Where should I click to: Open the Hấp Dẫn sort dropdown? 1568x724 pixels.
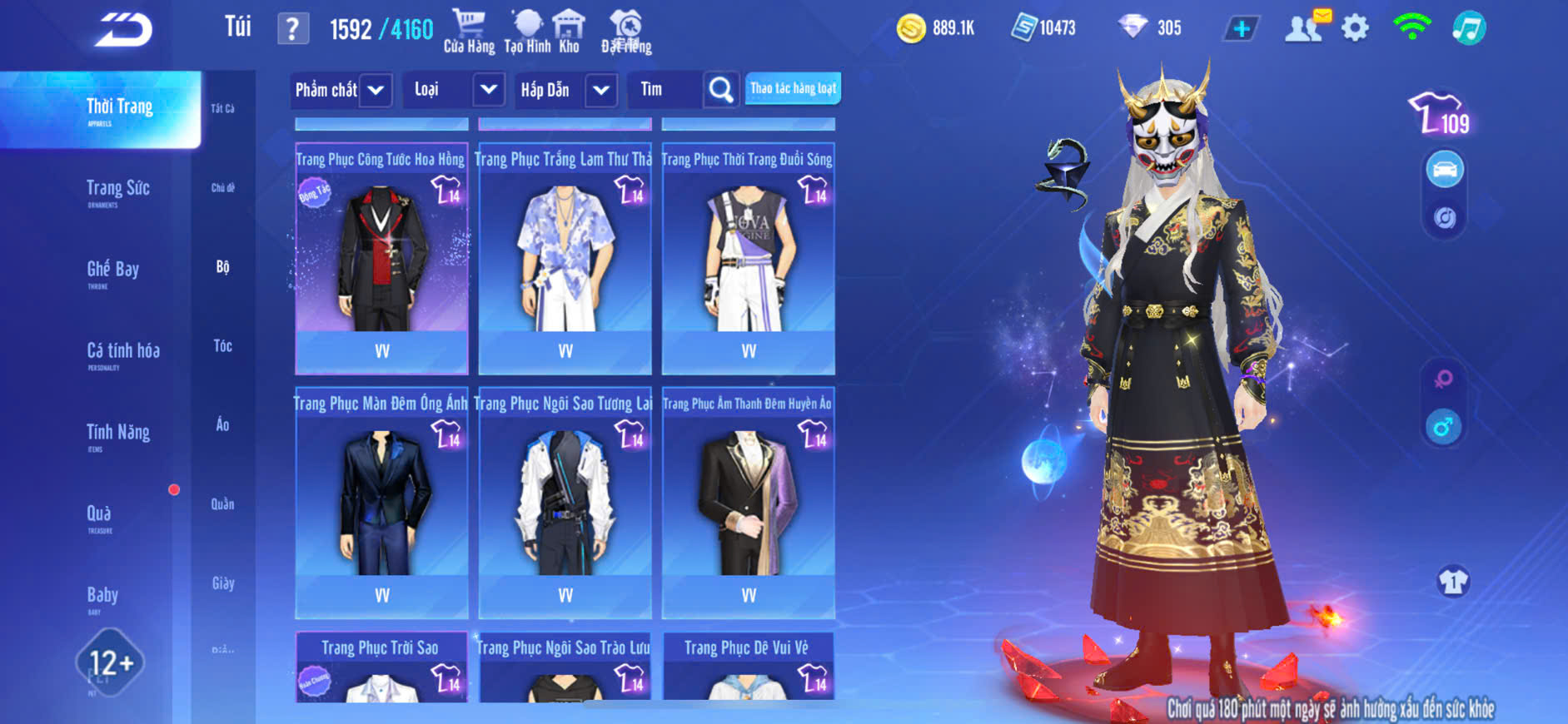(567, 90)
